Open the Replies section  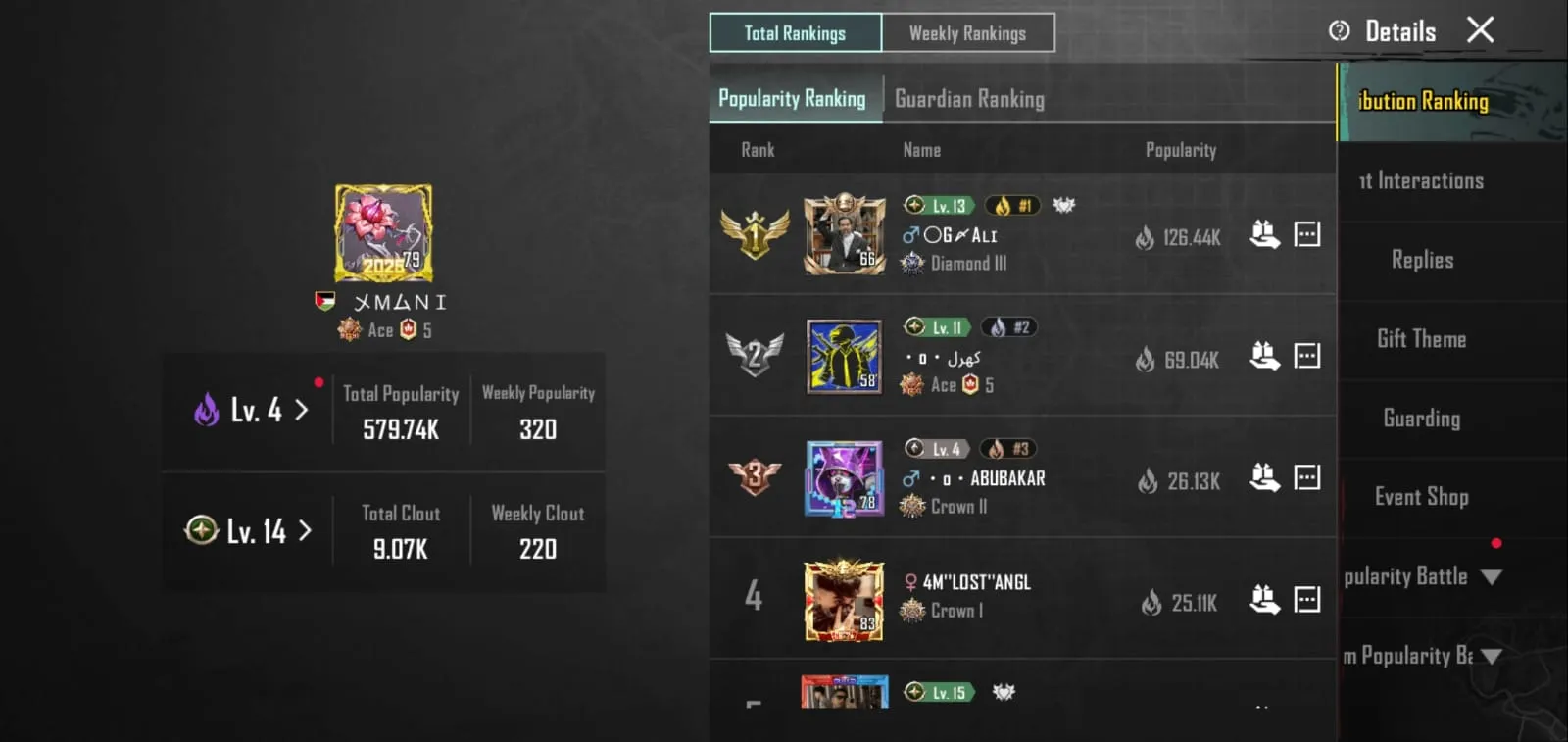pyautogui.click(x=1421, y=260)
